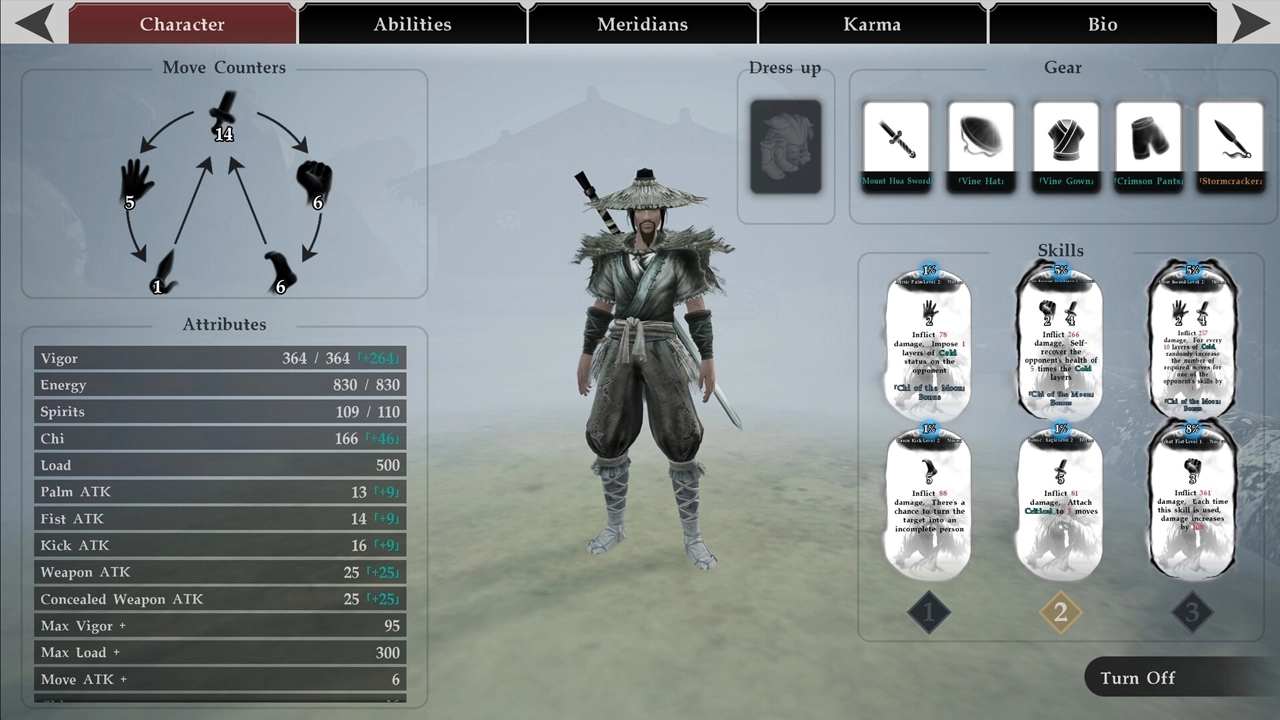Click the Stormcracker gear slot
Viewport: 1280px width, 720px height.
click(x=1231, y=145)
